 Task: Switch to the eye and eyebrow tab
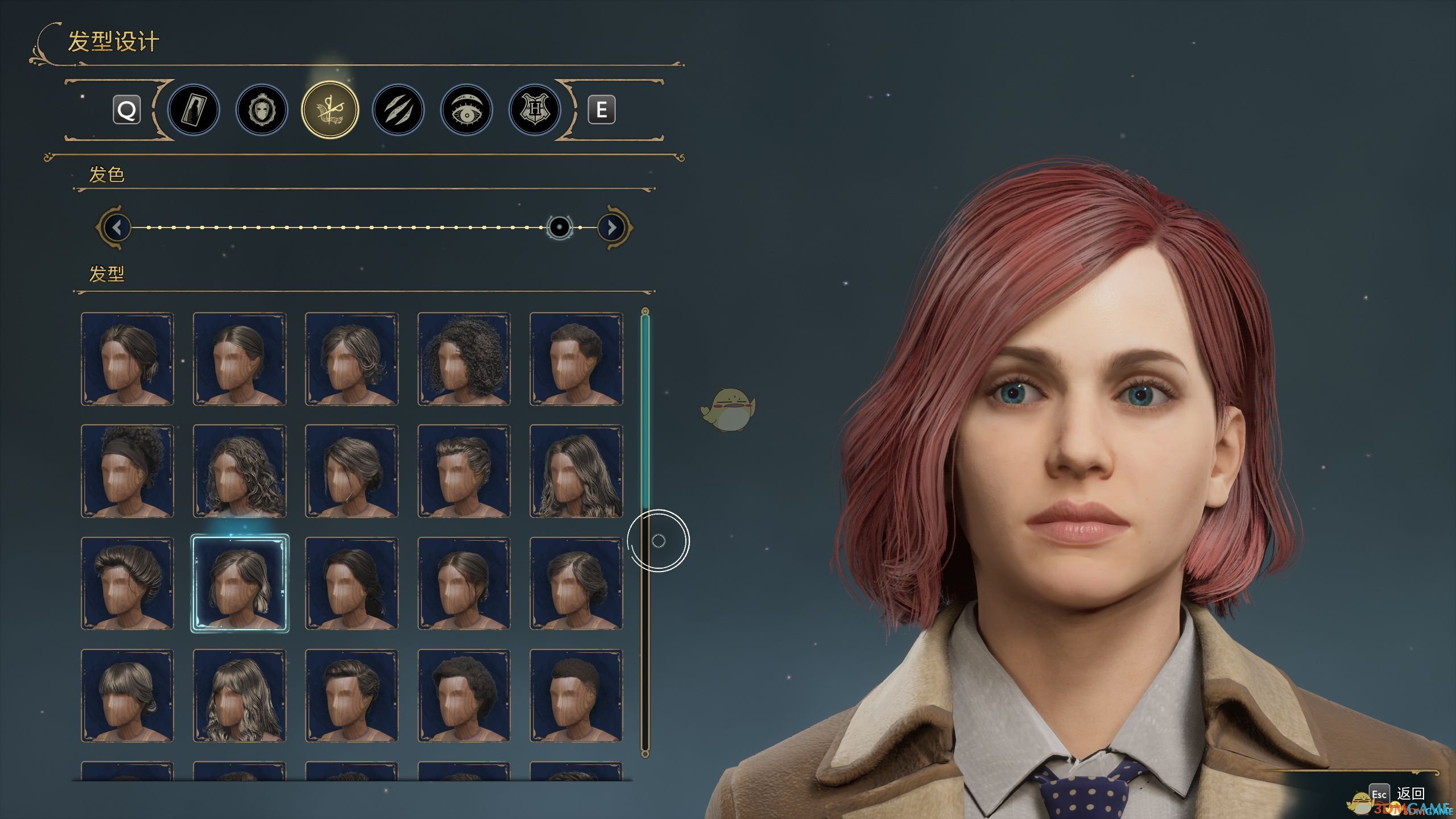pos(466,110)
